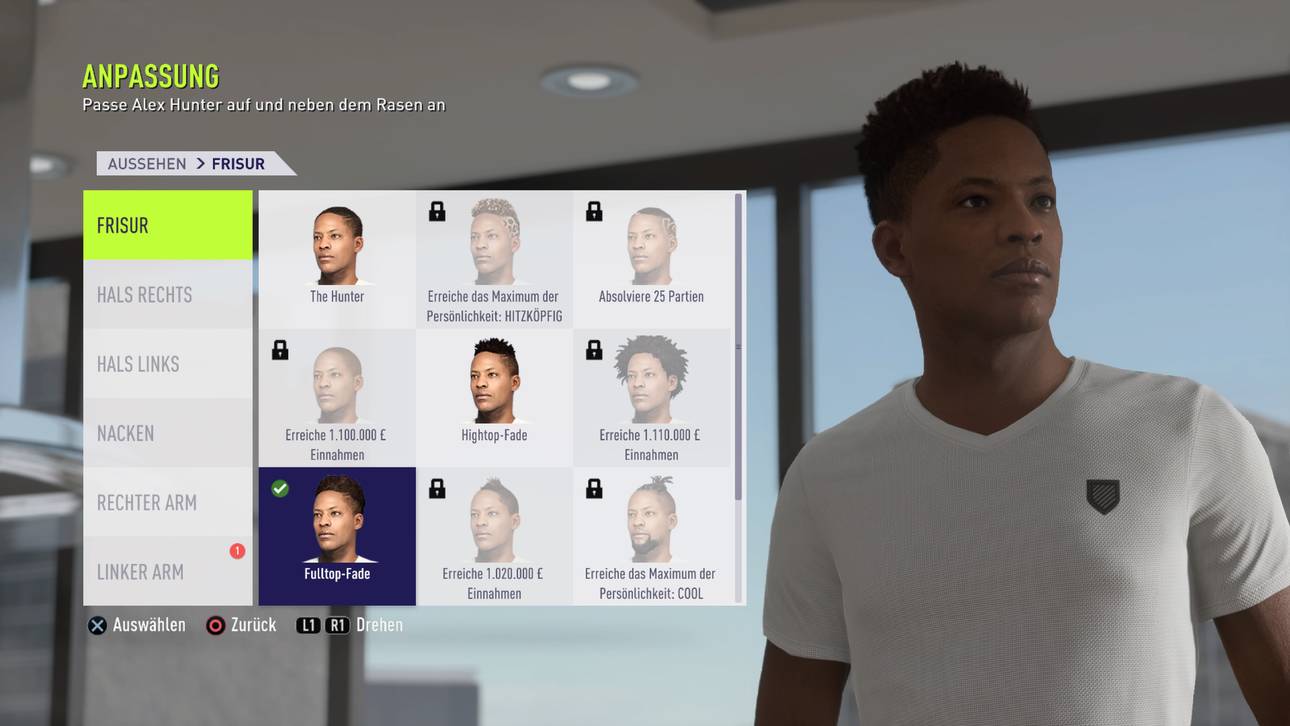1290x726 pixels.
Task: Click the circle Zurück button icon
Action: click(x=214, y=624)
